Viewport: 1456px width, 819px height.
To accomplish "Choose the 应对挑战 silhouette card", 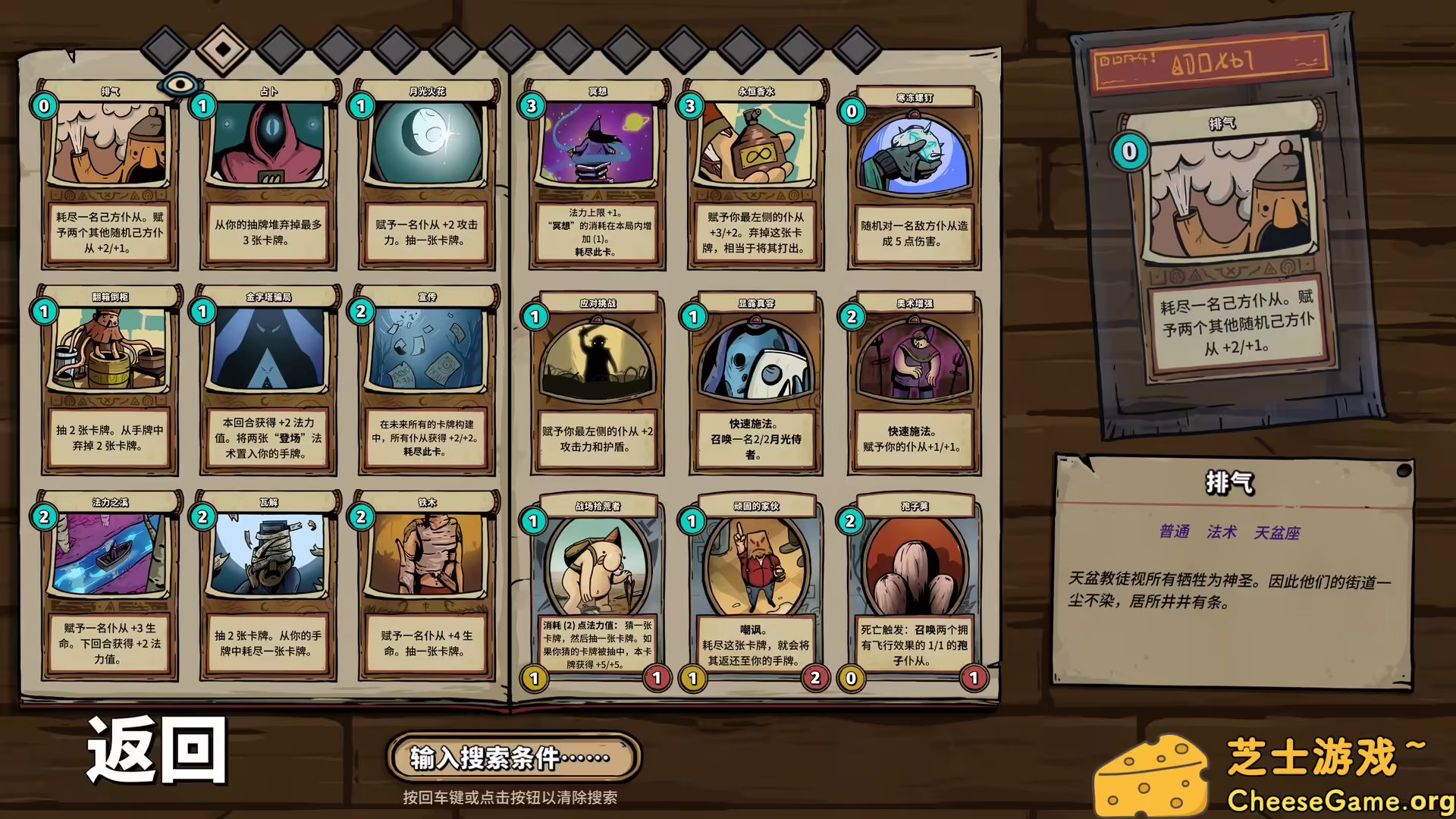I will pos(598,385).
